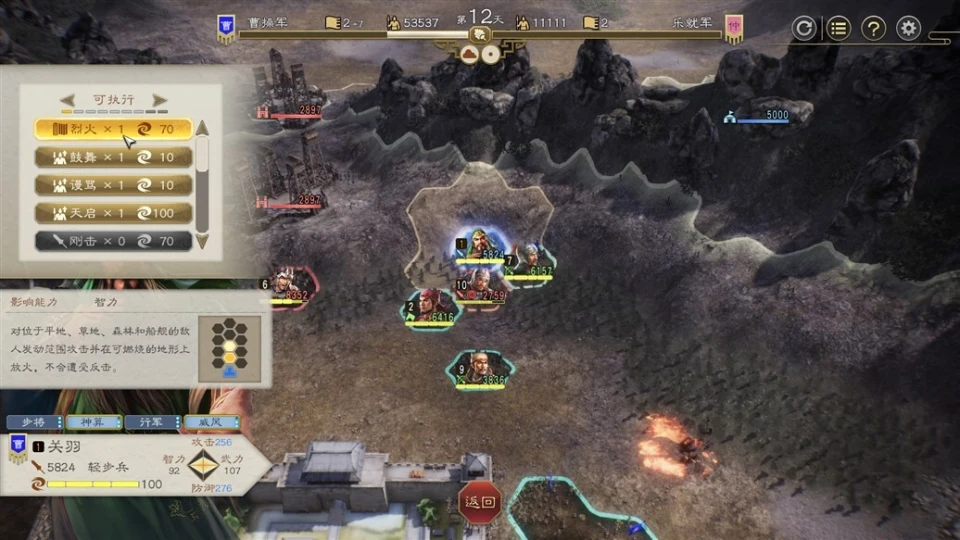The width and height of the screenshot is (960, 540).
Task: Select the 天启 tactic costing 100
Action: 112,213
